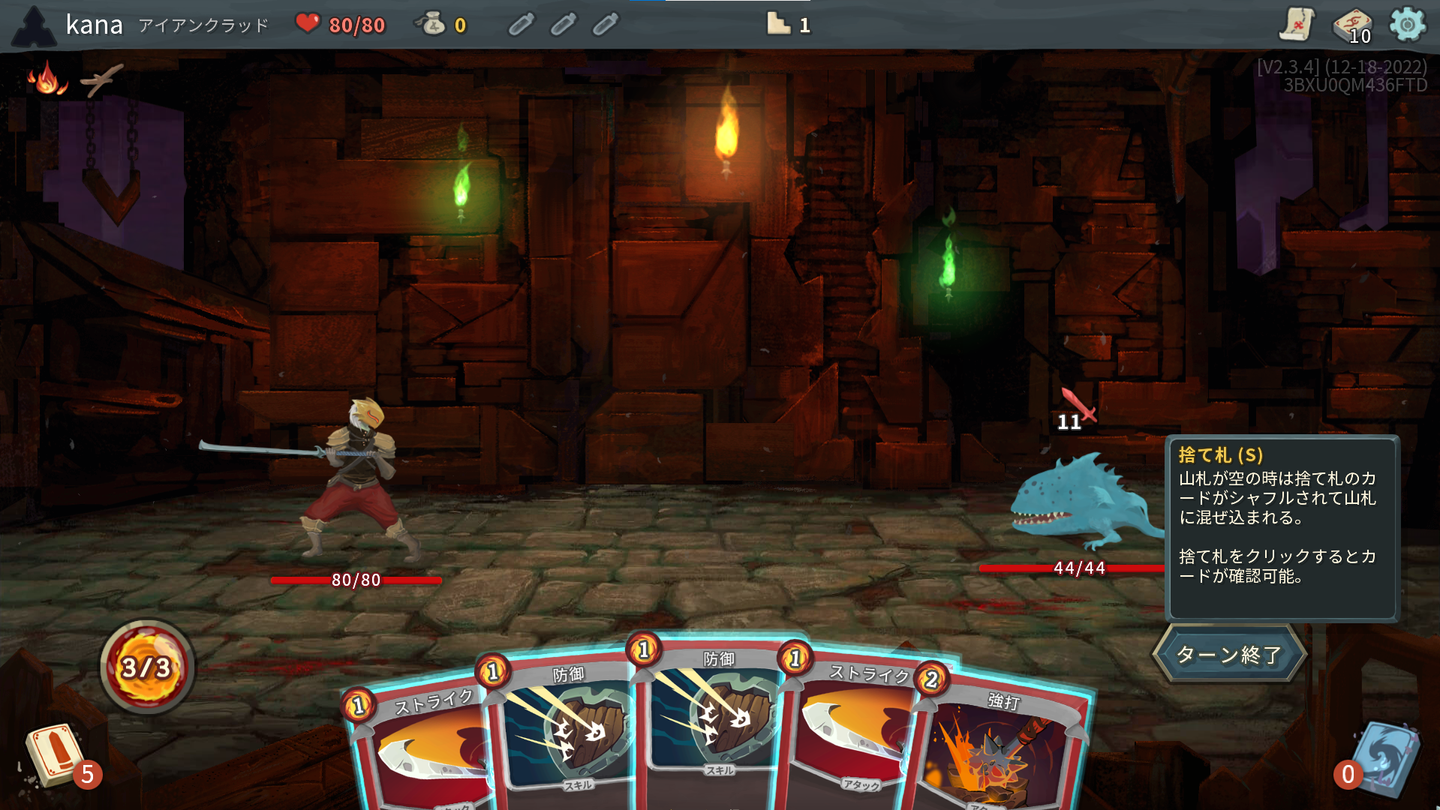Open the map scroll icon
The image size is (1440, 810).
pyautogui.click(x=1296, y=24)
